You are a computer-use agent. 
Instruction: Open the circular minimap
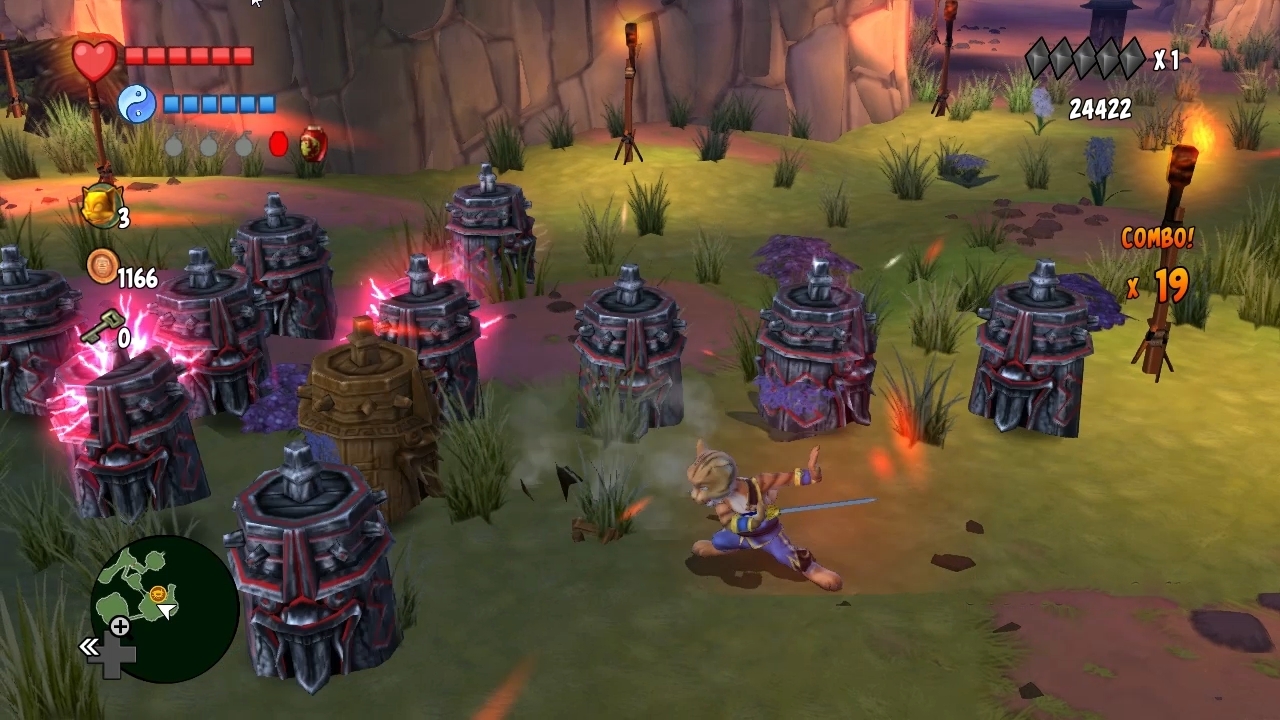[164, 608]
